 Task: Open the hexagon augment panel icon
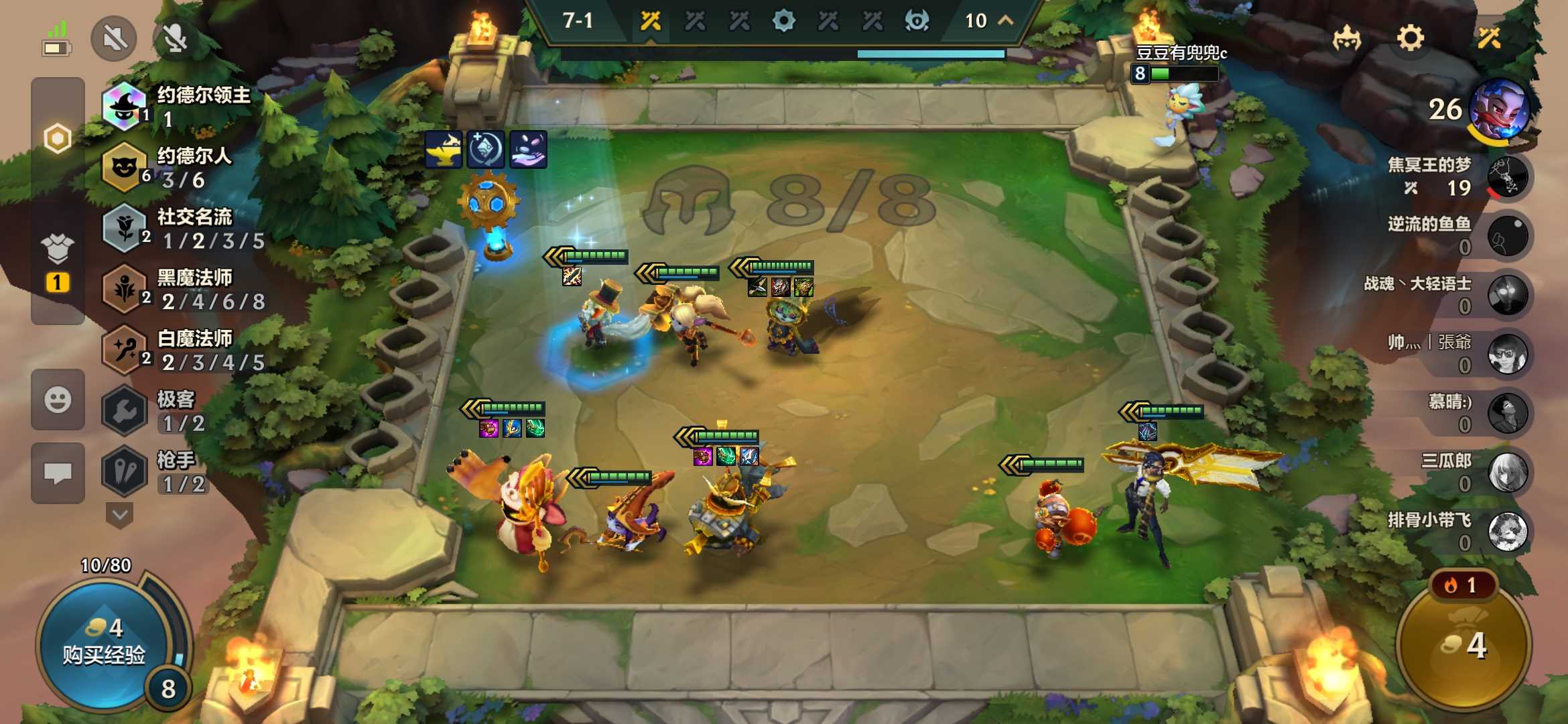point(58,139)
